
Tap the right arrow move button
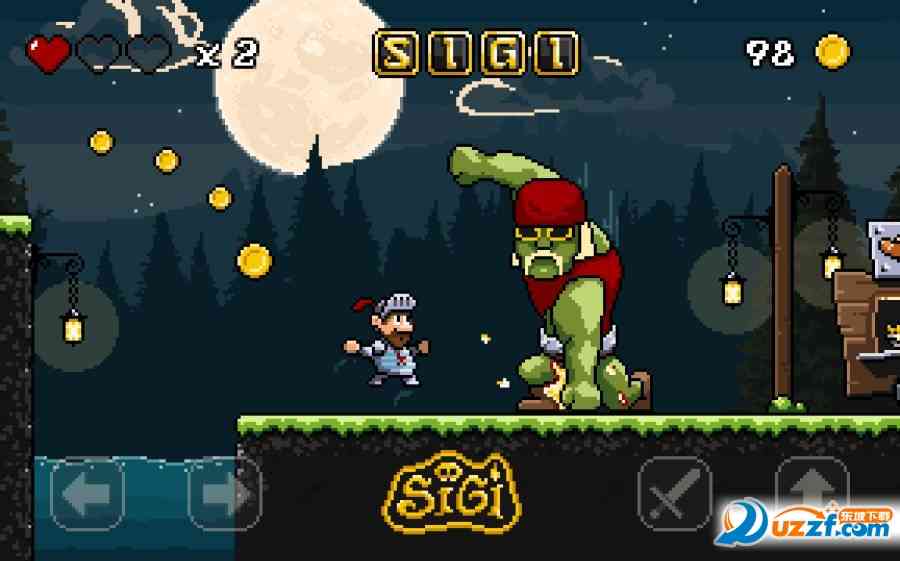(x=224, y=493)
